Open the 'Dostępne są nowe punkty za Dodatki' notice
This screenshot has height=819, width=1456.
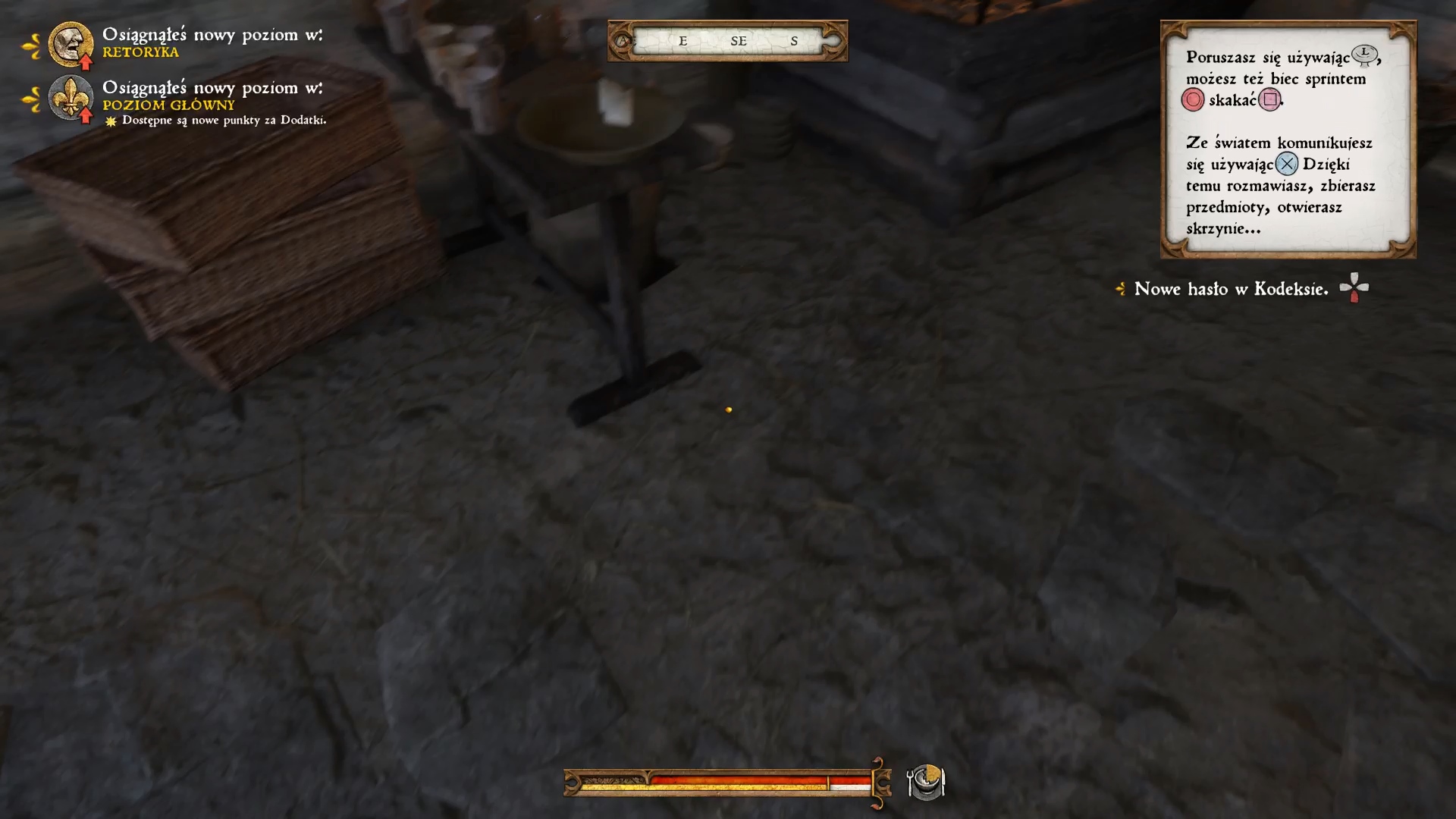pyautogui.click(x=224, y=121)
